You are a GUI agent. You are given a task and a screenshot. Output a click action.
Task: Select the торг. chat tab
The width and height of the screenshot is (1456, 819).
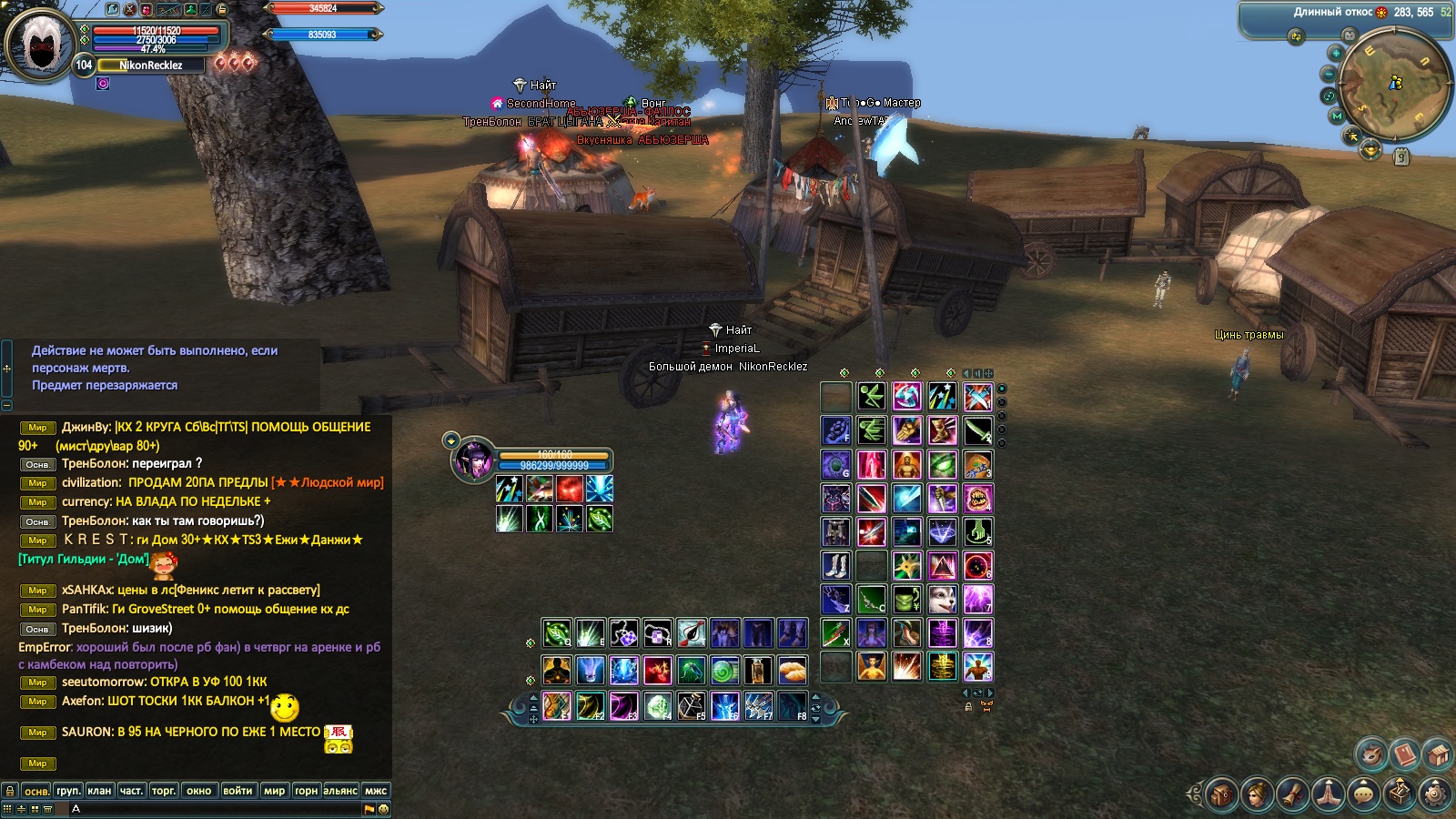pos(164,791)
